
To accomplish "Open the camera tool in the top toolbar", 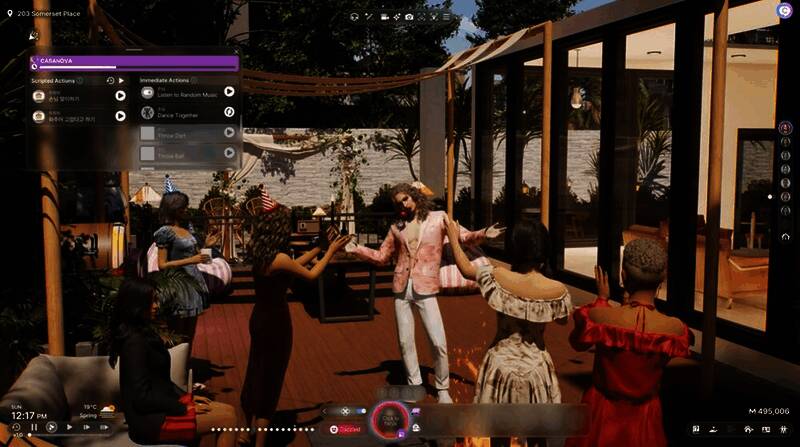I will [x=409, y=17].
